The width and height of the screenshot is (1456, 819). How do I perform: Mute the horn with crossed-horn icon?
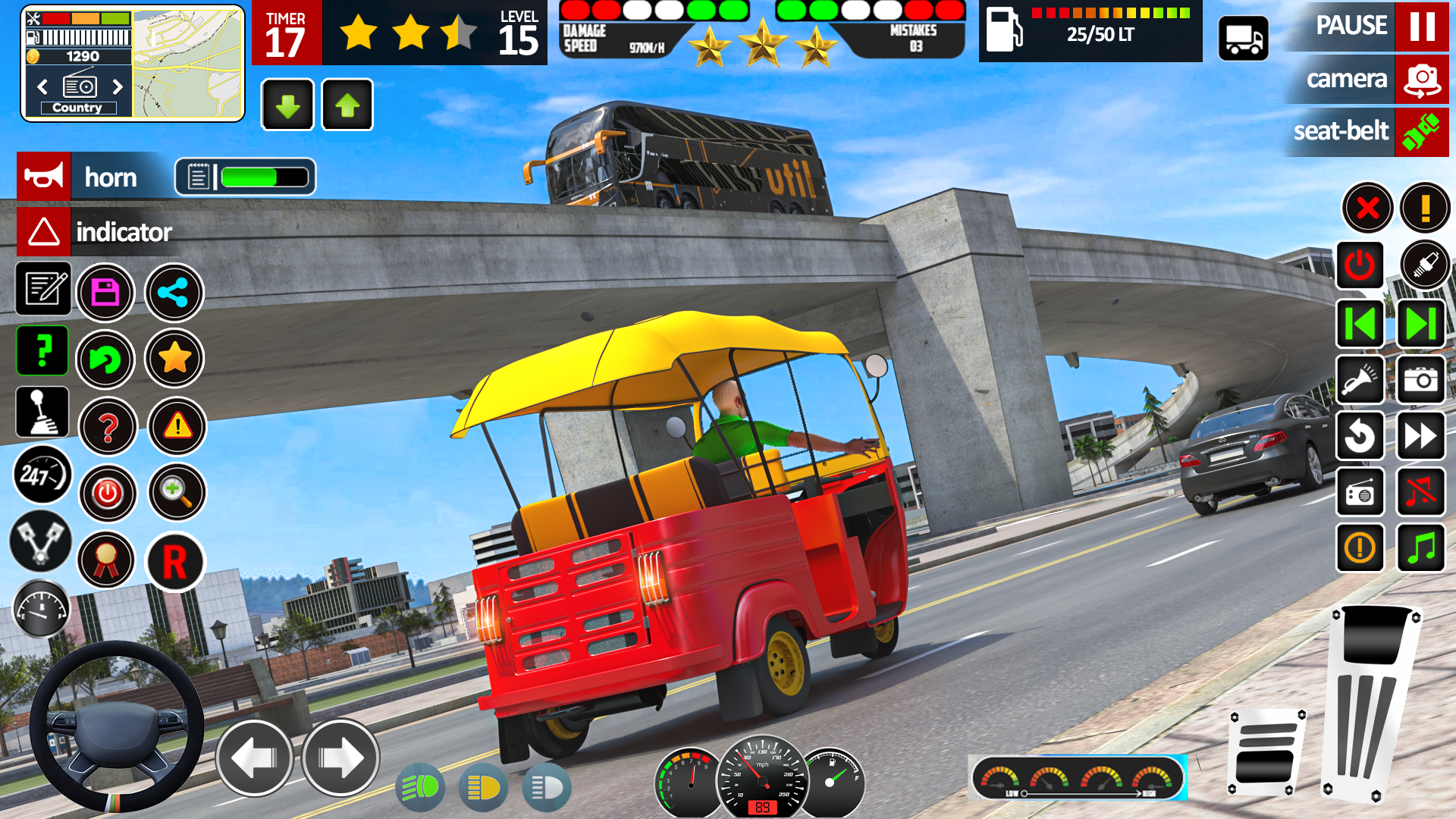[x=1425, y=493]
